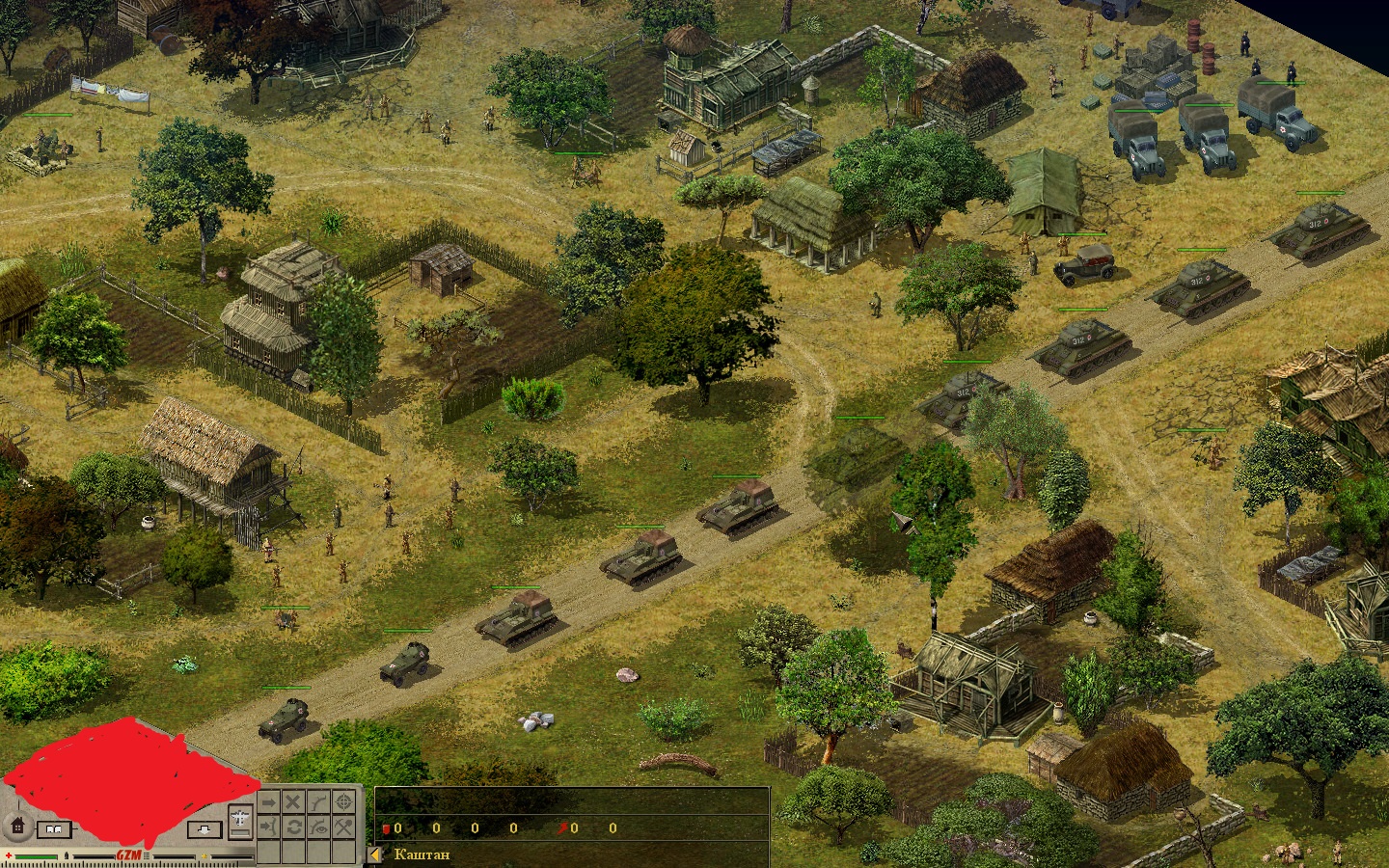Open the book objectives button

point(54,828)
